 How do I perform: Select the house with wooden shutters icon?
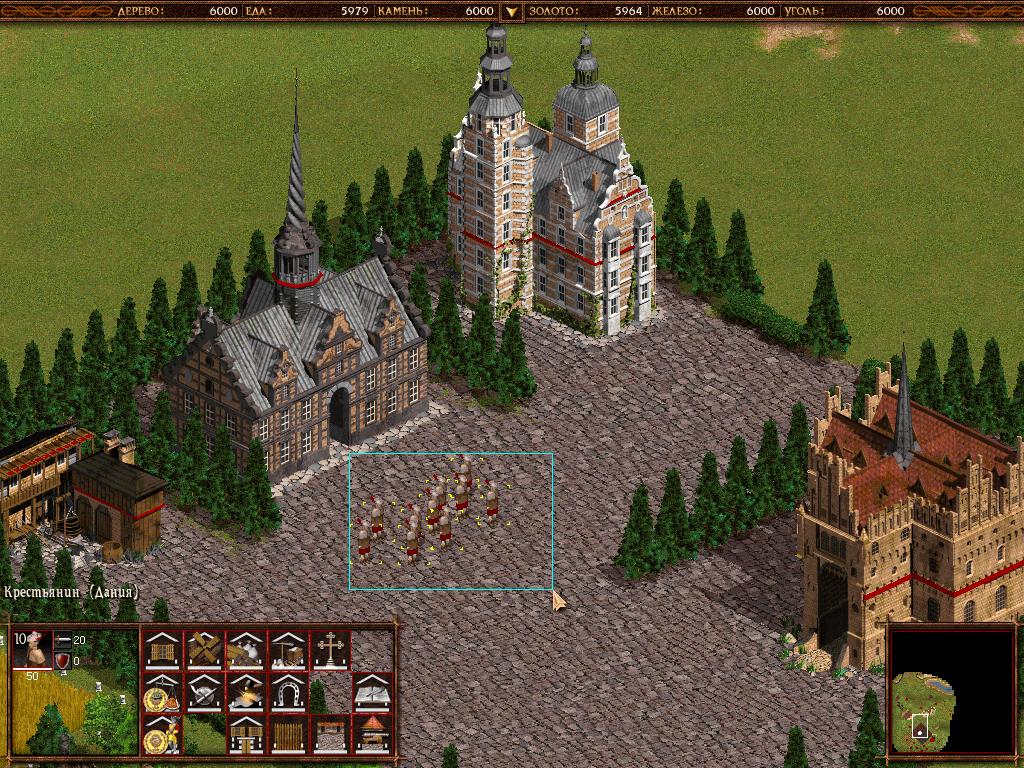(161, 650)
